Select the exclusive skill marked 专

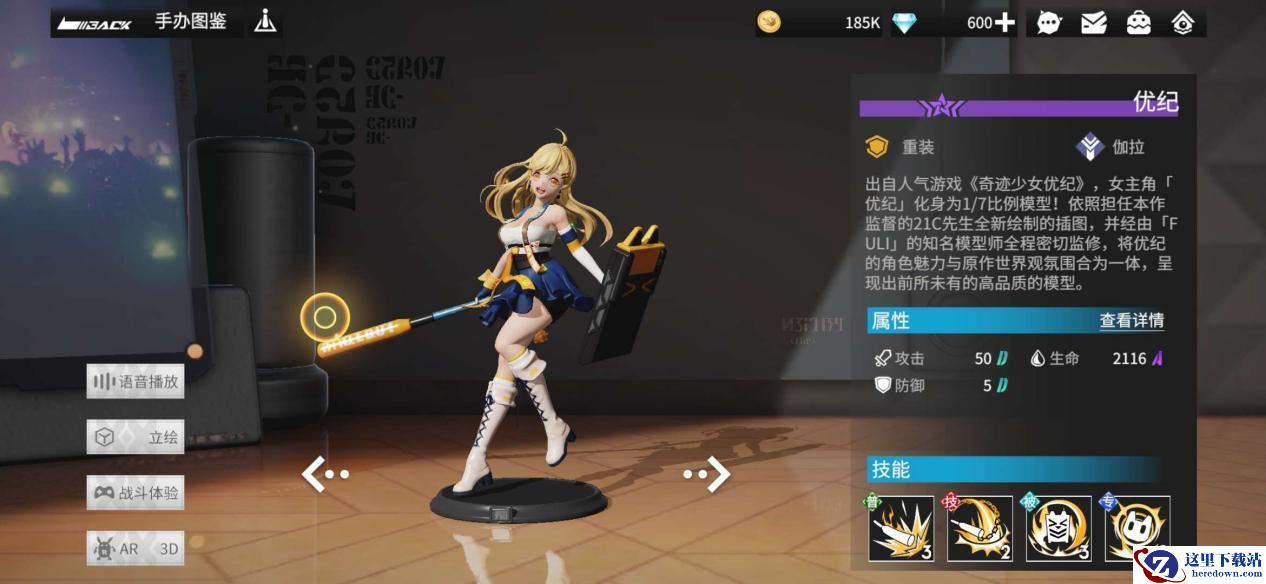pos(1137,528)
